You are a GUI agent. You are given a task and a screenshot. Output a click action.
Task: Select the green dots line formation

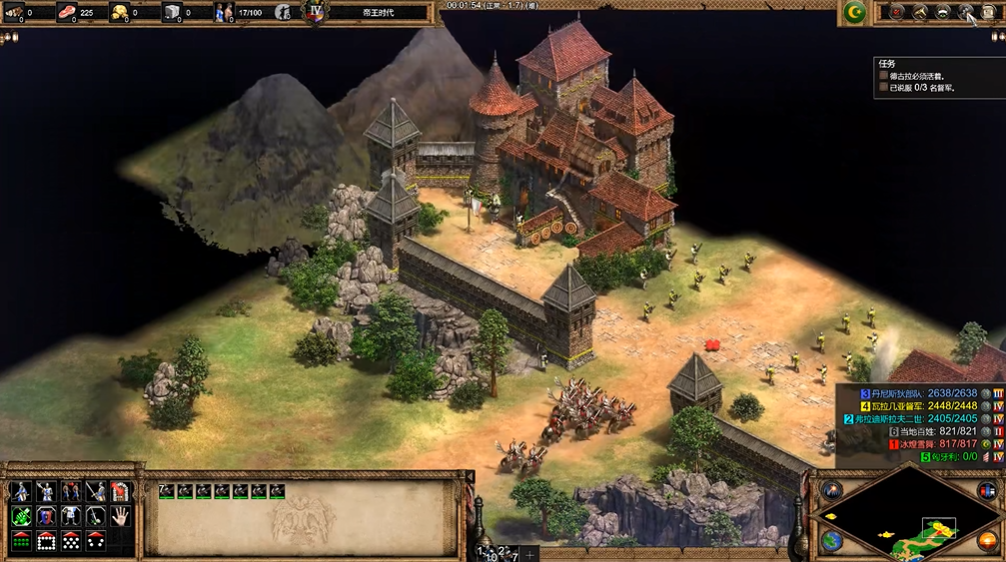click(21, 541)
